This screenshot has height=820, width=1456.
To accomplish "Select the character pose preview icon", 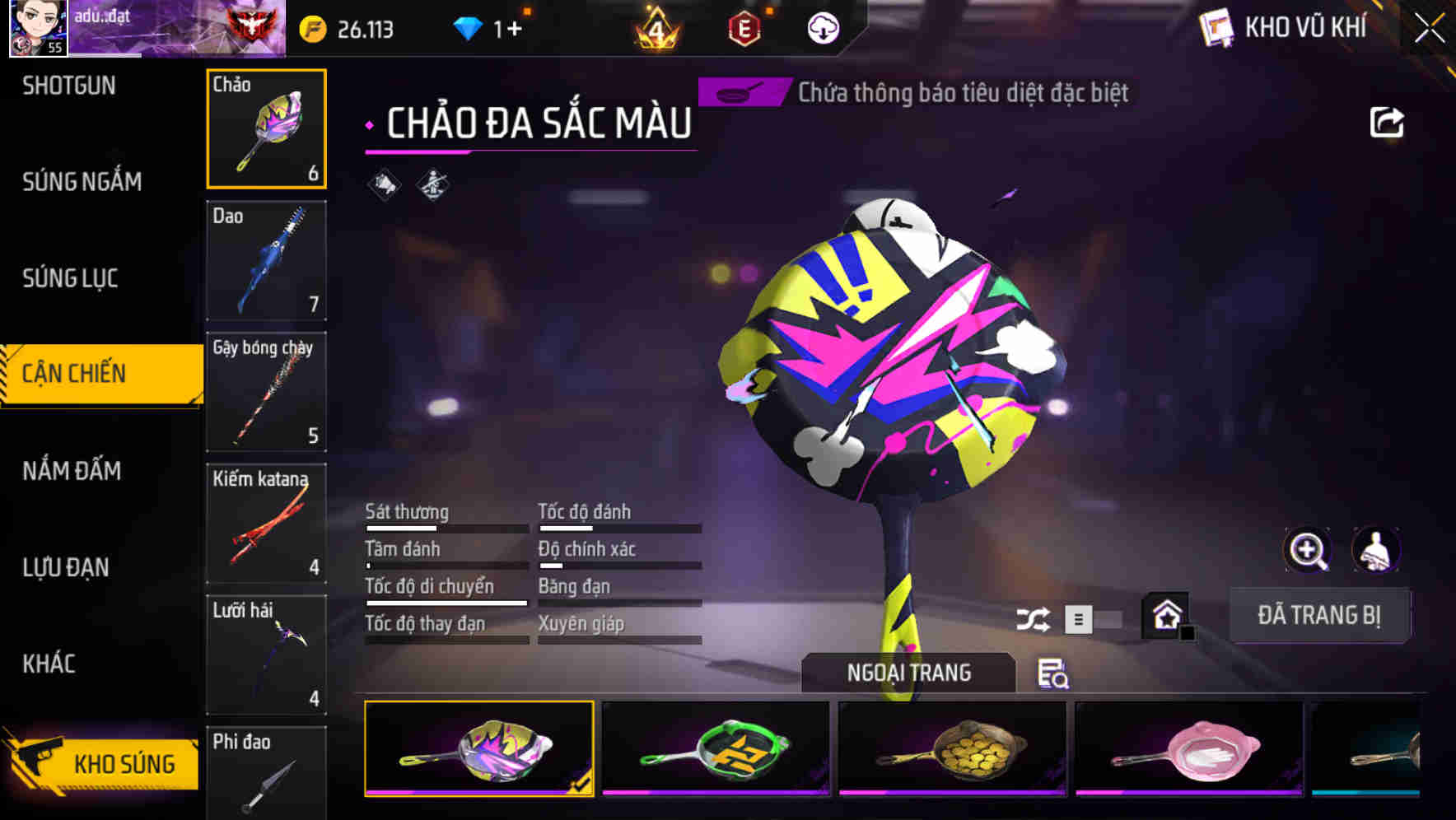I will tap(1376, 550).
